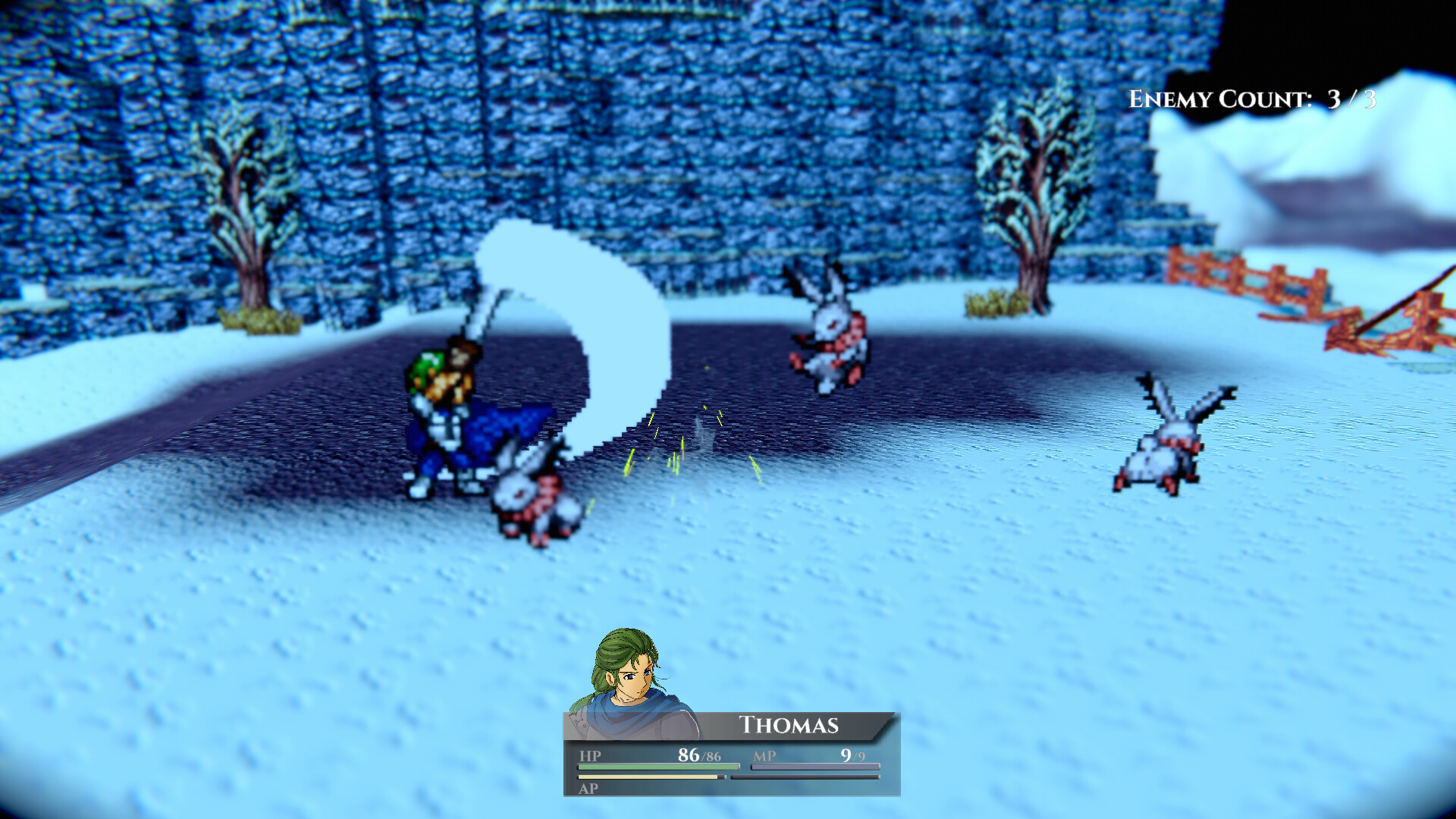1456x819 pixels.
Task: Click the Enemy Count indicator
Action: point(1251,97)
